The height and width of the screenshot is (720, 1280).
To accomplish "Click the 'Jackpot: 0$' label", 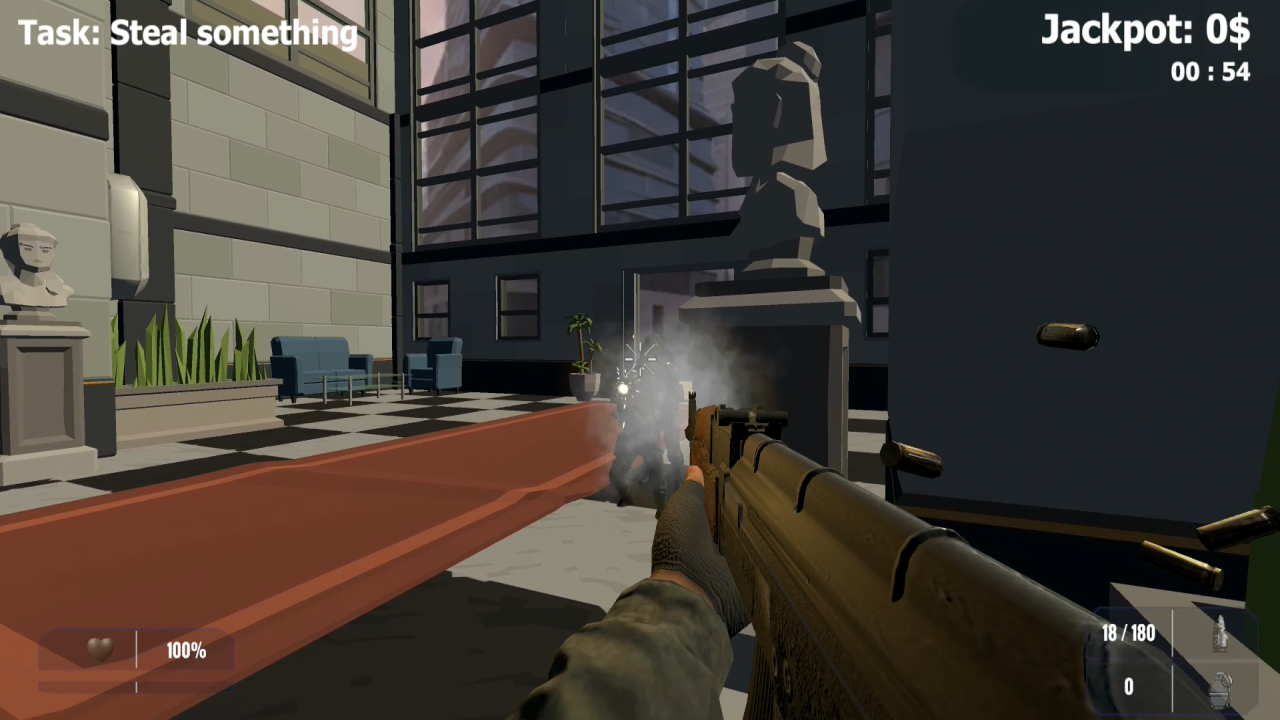I will pyautogui.click(x=1144, y=30).
